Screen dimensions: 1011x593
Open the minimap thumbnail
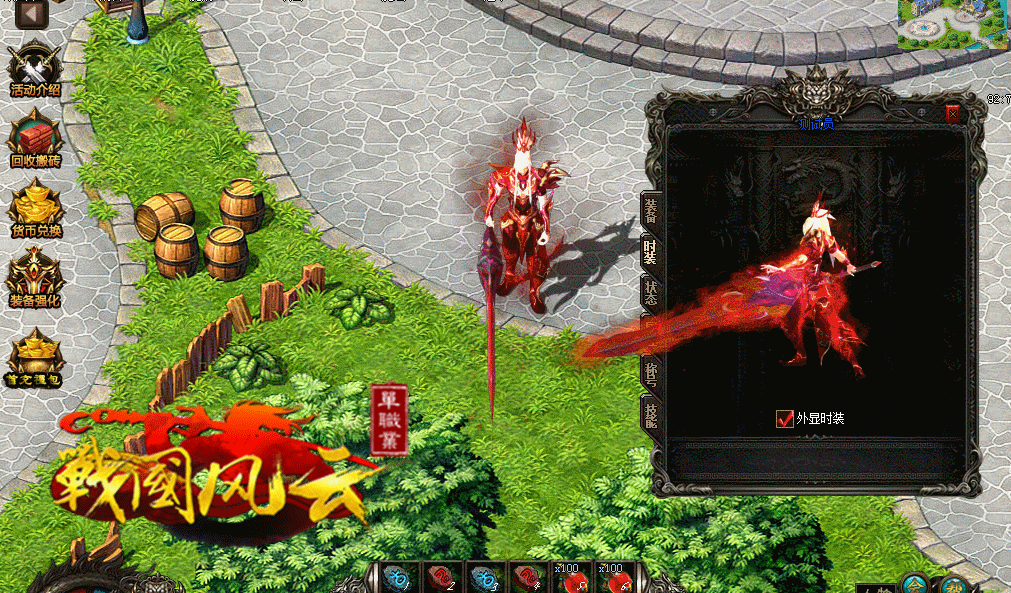click(952, 25)
